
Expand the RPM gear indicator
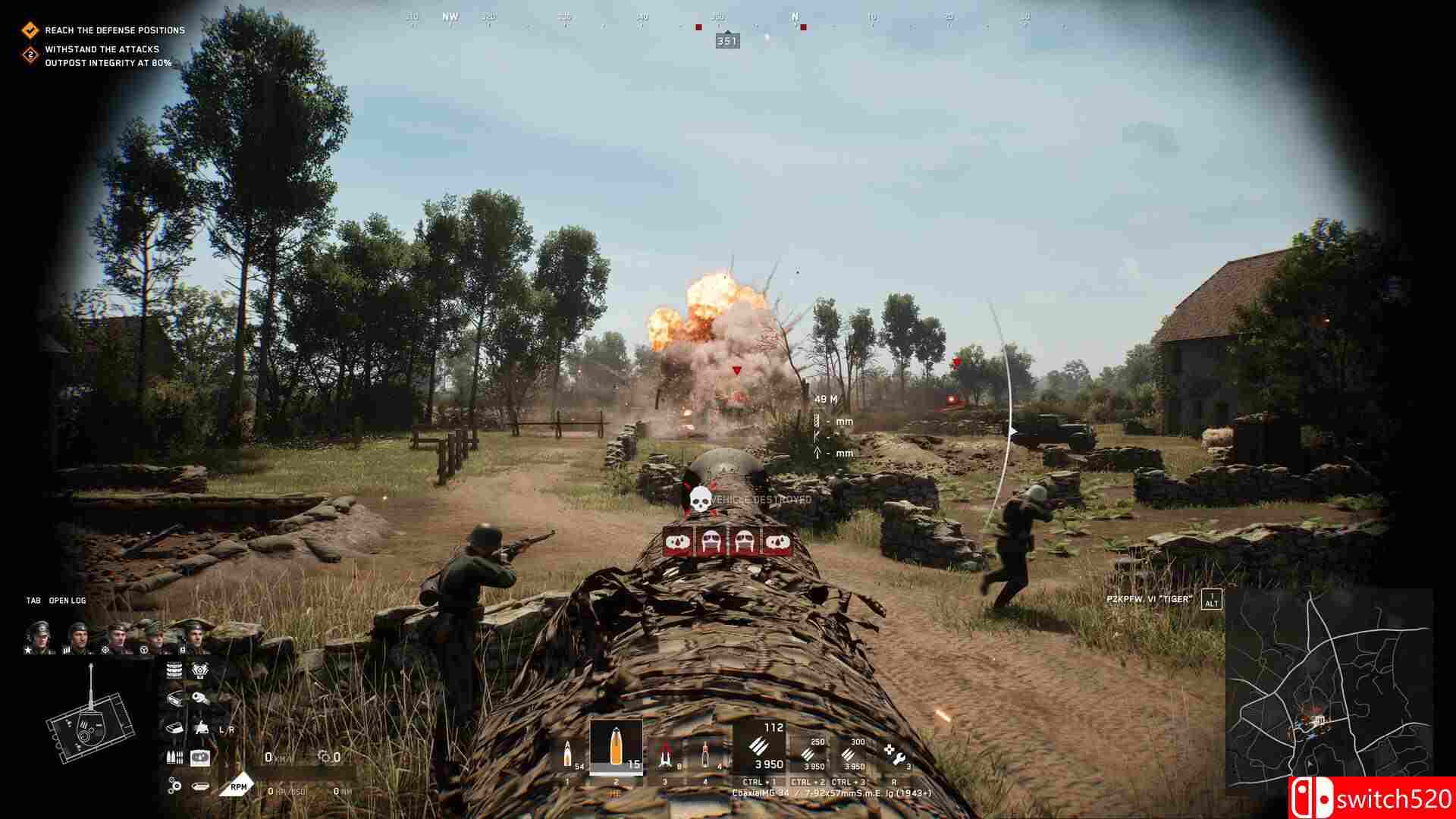pos(239,787)
